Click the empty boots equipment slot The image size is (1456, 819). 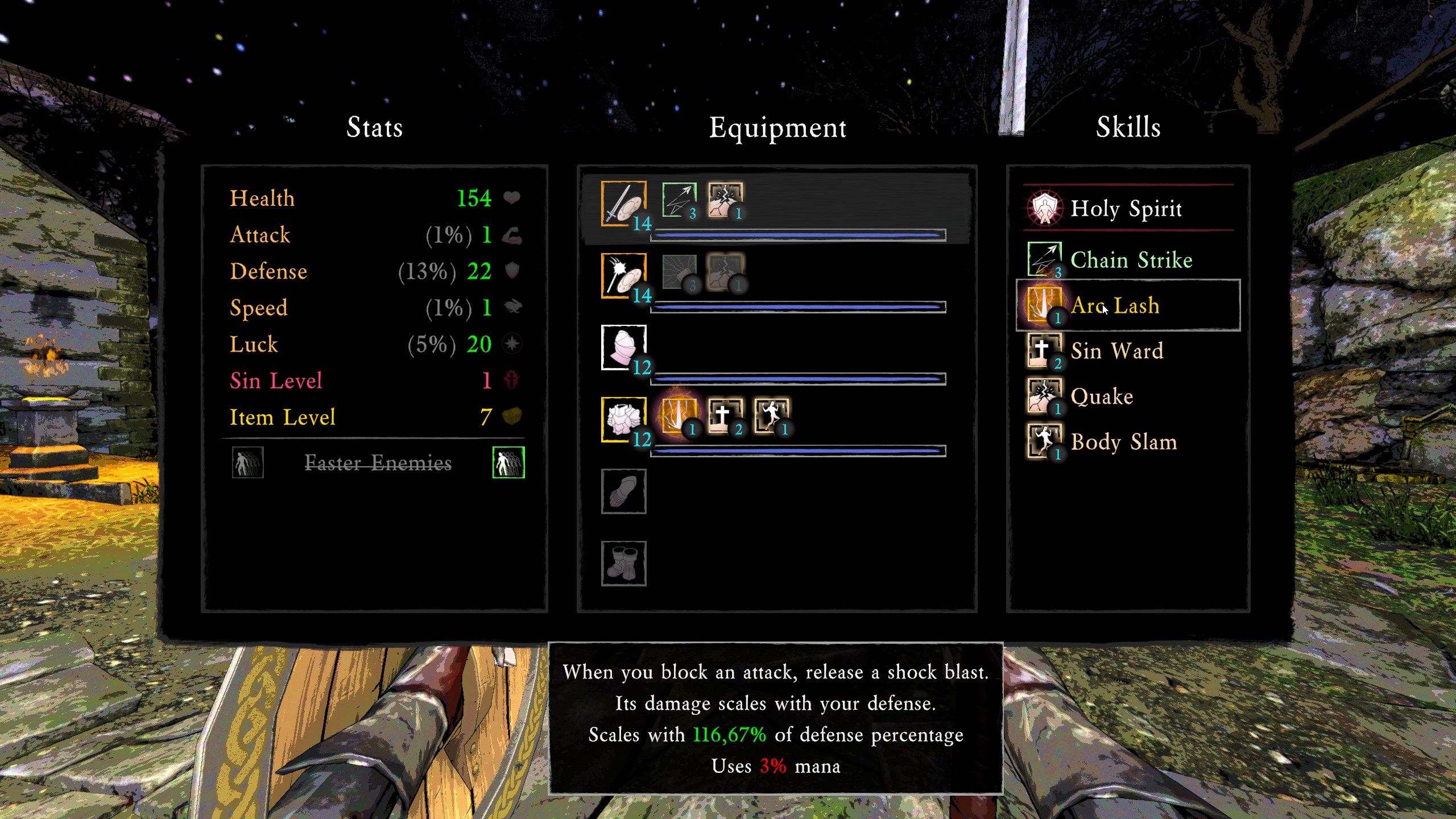click(x=624, y=563)
